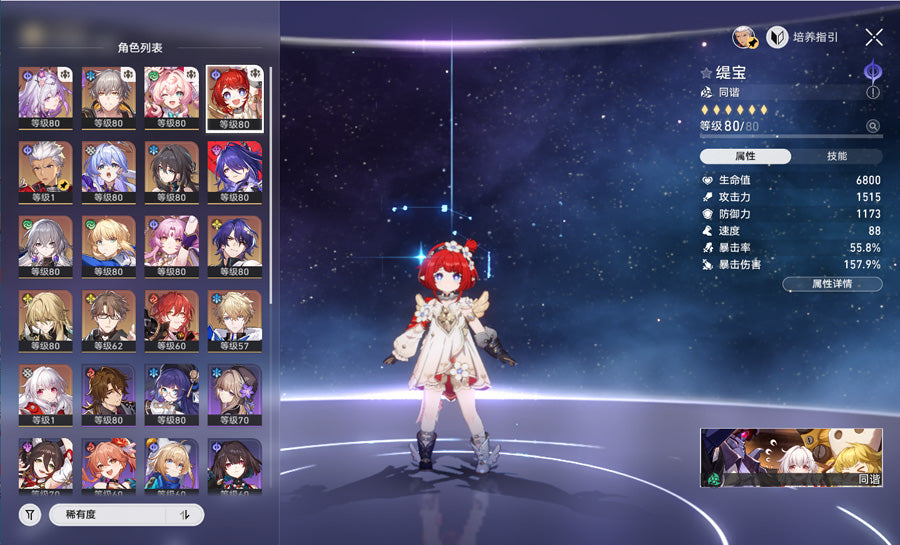The width and height of the screenshot is (900, 545).
Task: Pick the red-haired level 60 character
Action: (x=172, y=320)
